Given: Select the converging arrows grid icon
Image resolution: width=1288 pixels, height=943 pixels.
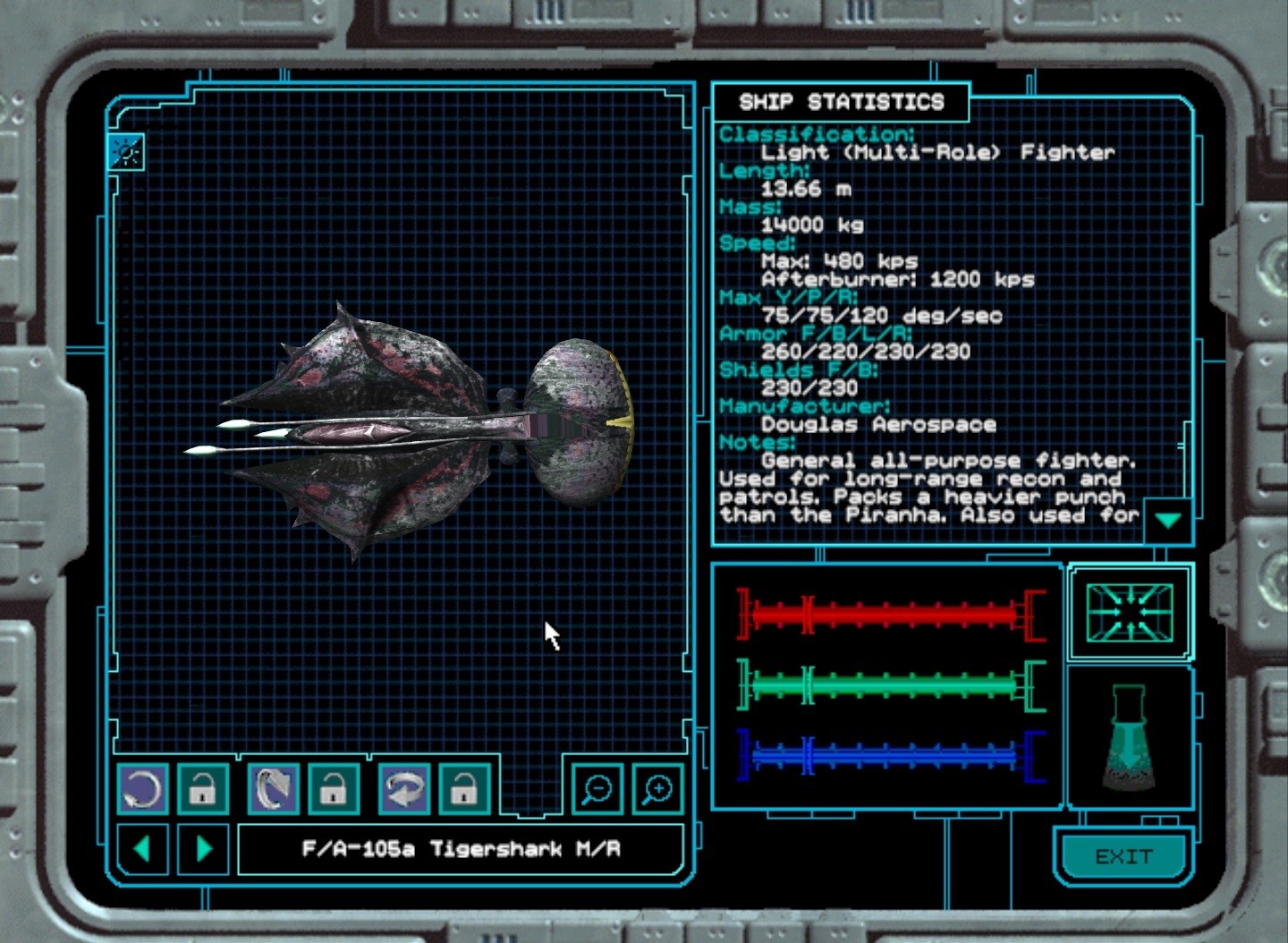Looking at the screenshot, I should [x=1129, y=612].
